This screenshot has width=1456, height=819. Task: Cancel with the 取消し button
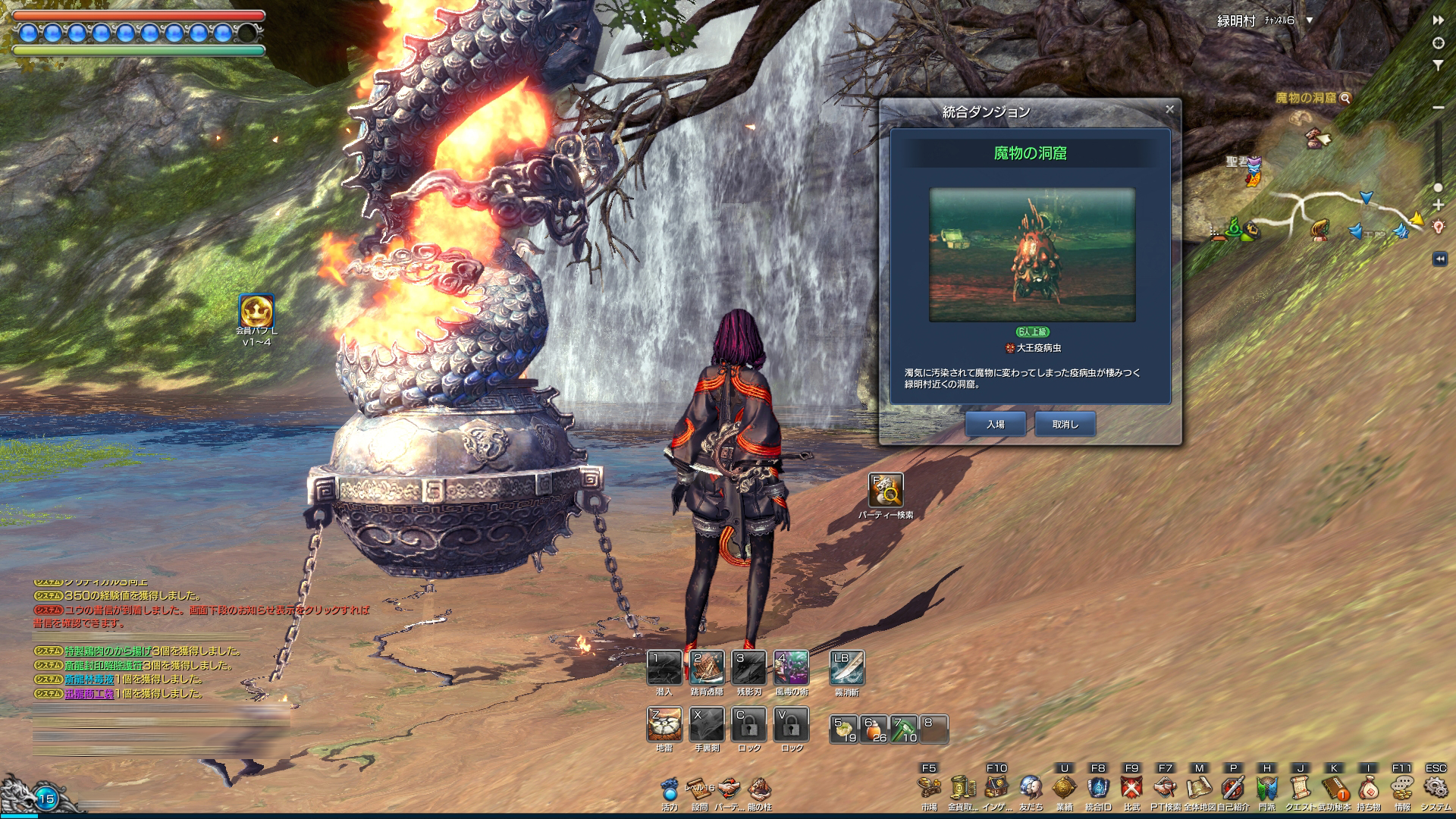coord(1065,424)
